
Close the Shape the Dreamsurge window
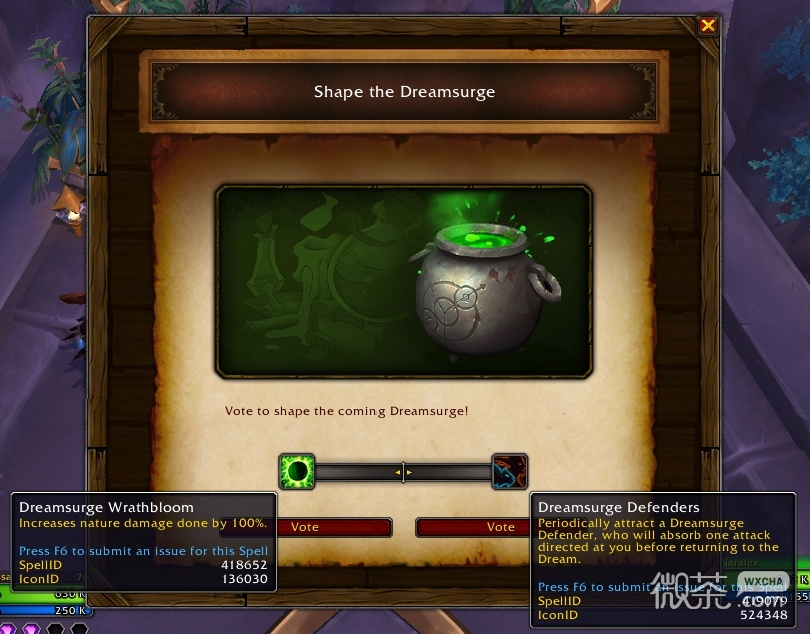coord(708,26)
